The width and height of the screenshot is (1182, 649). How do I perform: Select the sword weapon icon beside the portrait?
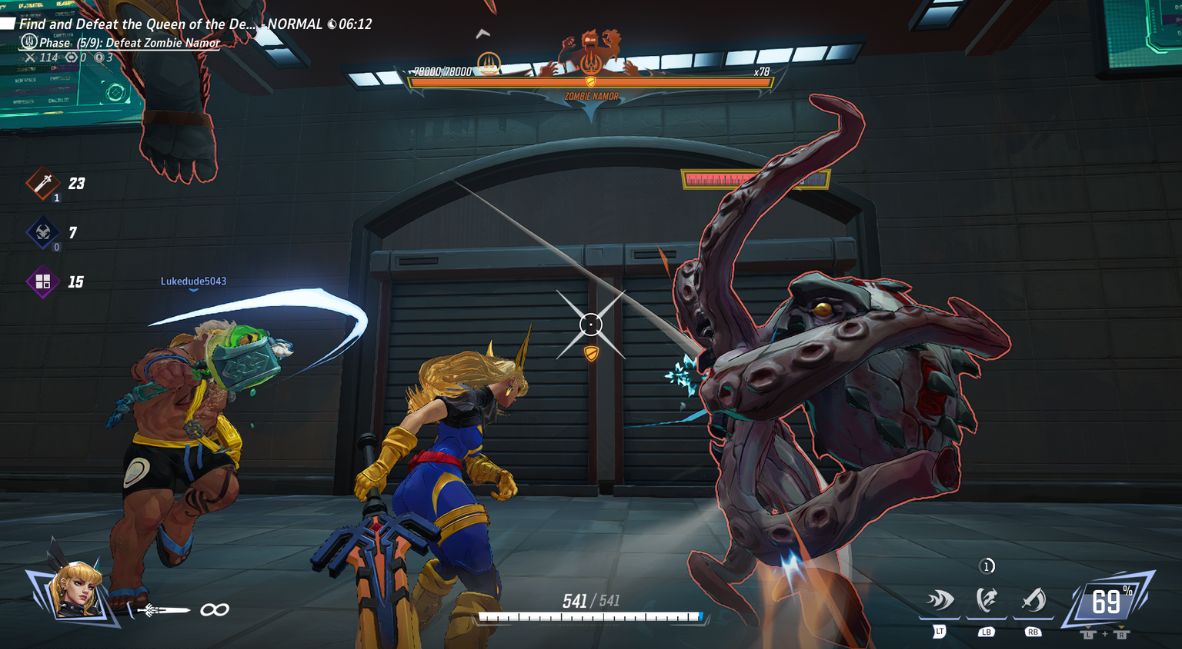[x=164, y=609]
